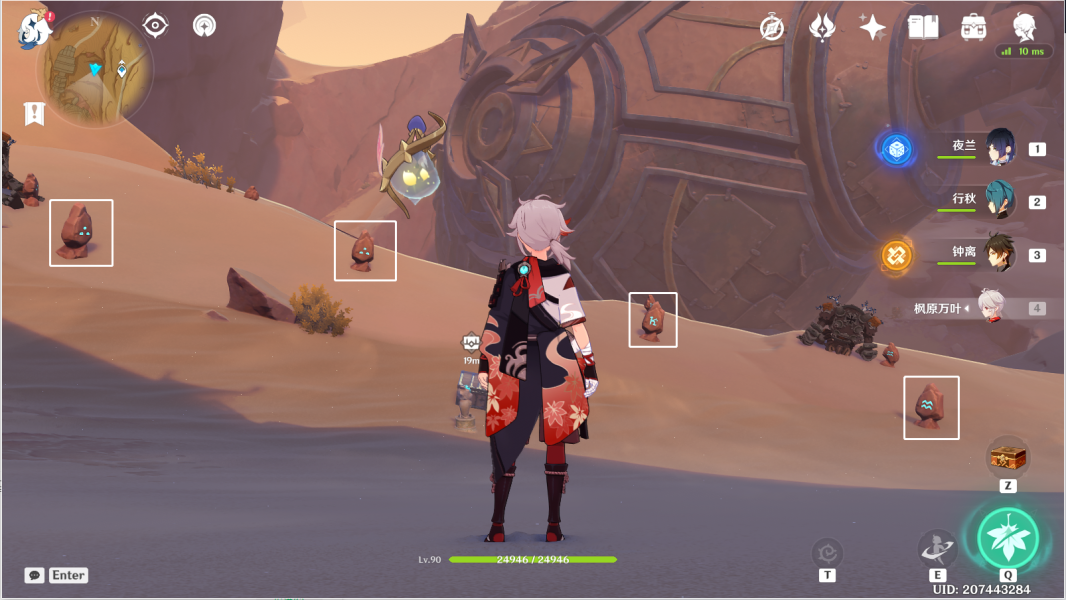Image resolution: width=1066 pixels, height=600 pixels.
Task: Switch to party member 钟离
Action: [x=1000, y=253]
